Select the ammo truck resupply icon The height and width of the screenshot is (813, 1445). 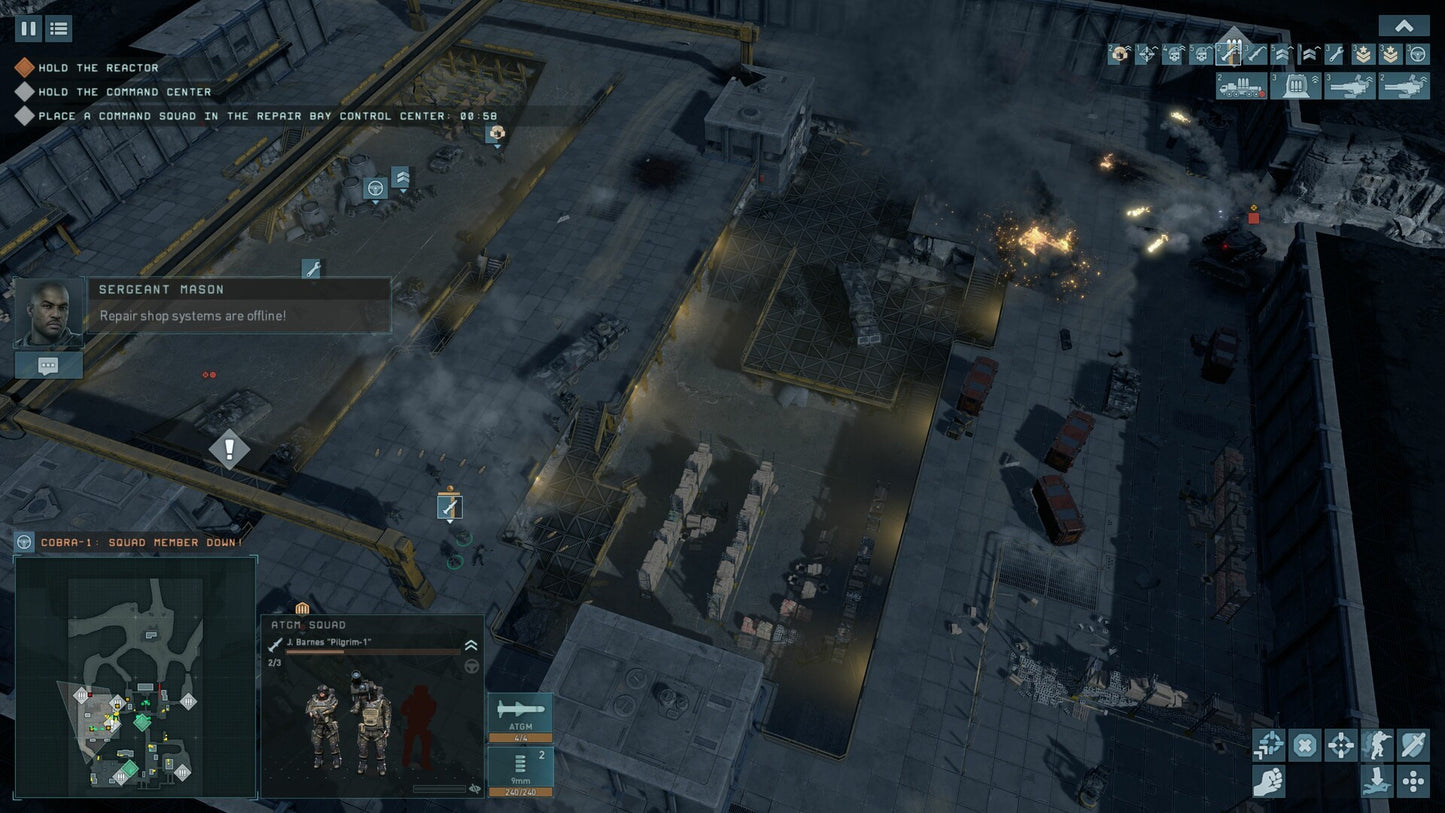pyautogui.click(x=1241, y=86)
